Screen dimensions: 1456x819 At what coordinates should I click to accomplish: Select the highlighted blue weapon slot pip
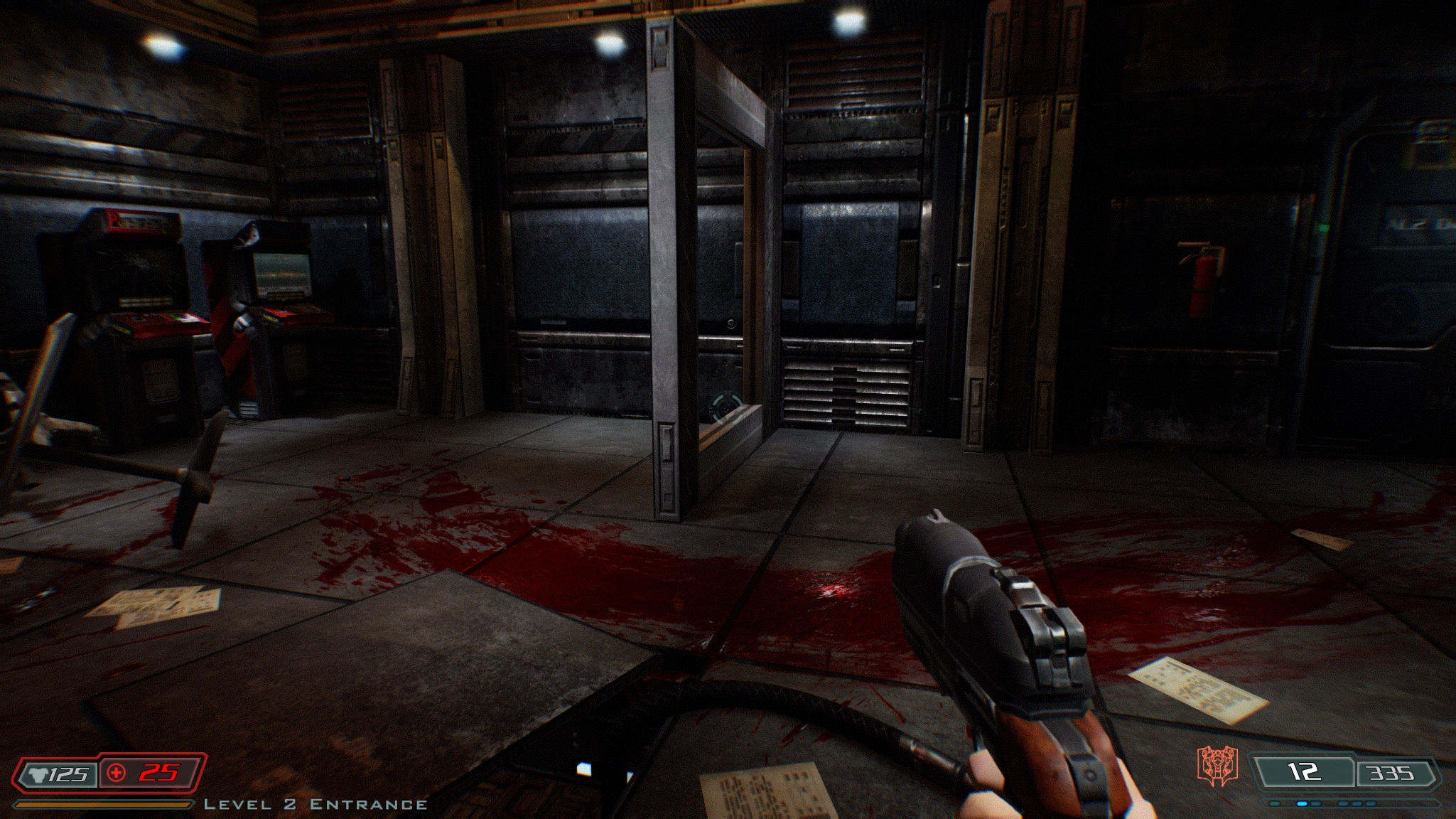click(1303, 803)
